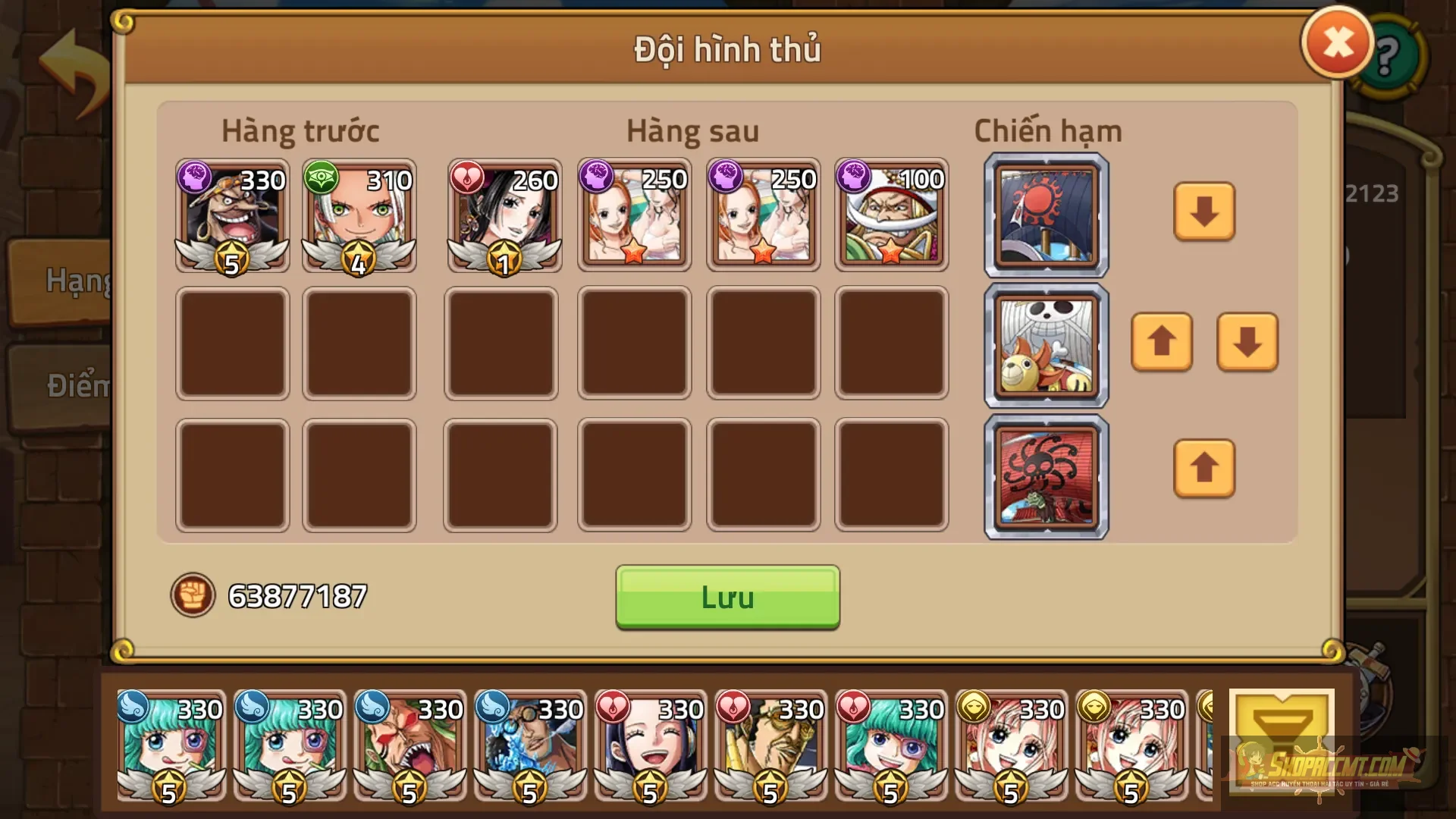Image resolution: width=1456 pixels, height=819 pixels.
Task: Tap the gold sorting icon at roster's right end
Action: point(1280,739)
